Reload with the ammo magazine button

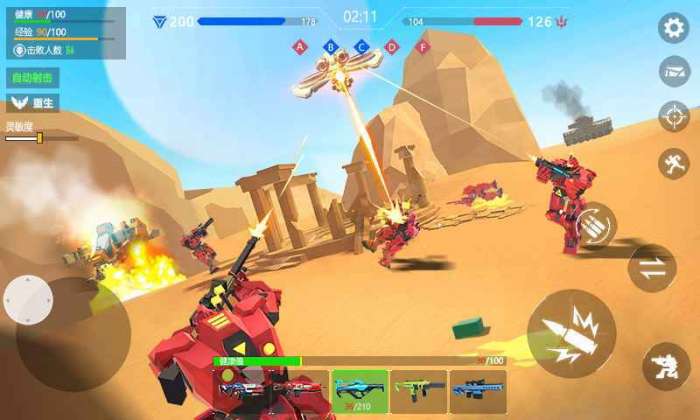pyautogui.click(x=595, y=225)
